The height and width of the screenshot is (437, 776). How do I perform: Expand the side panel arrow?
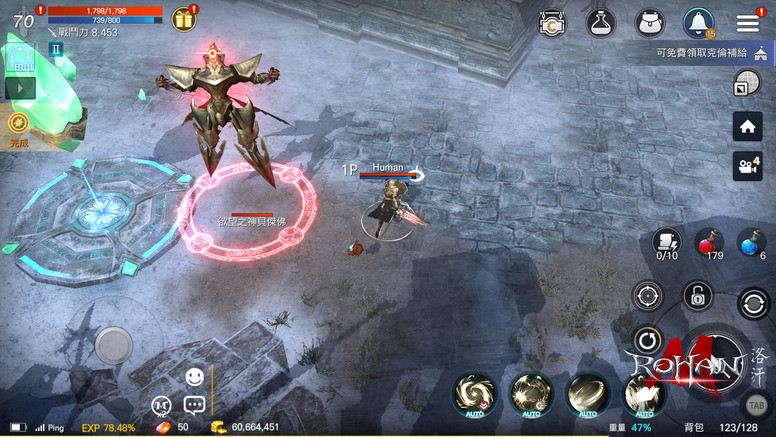point(21,88)
